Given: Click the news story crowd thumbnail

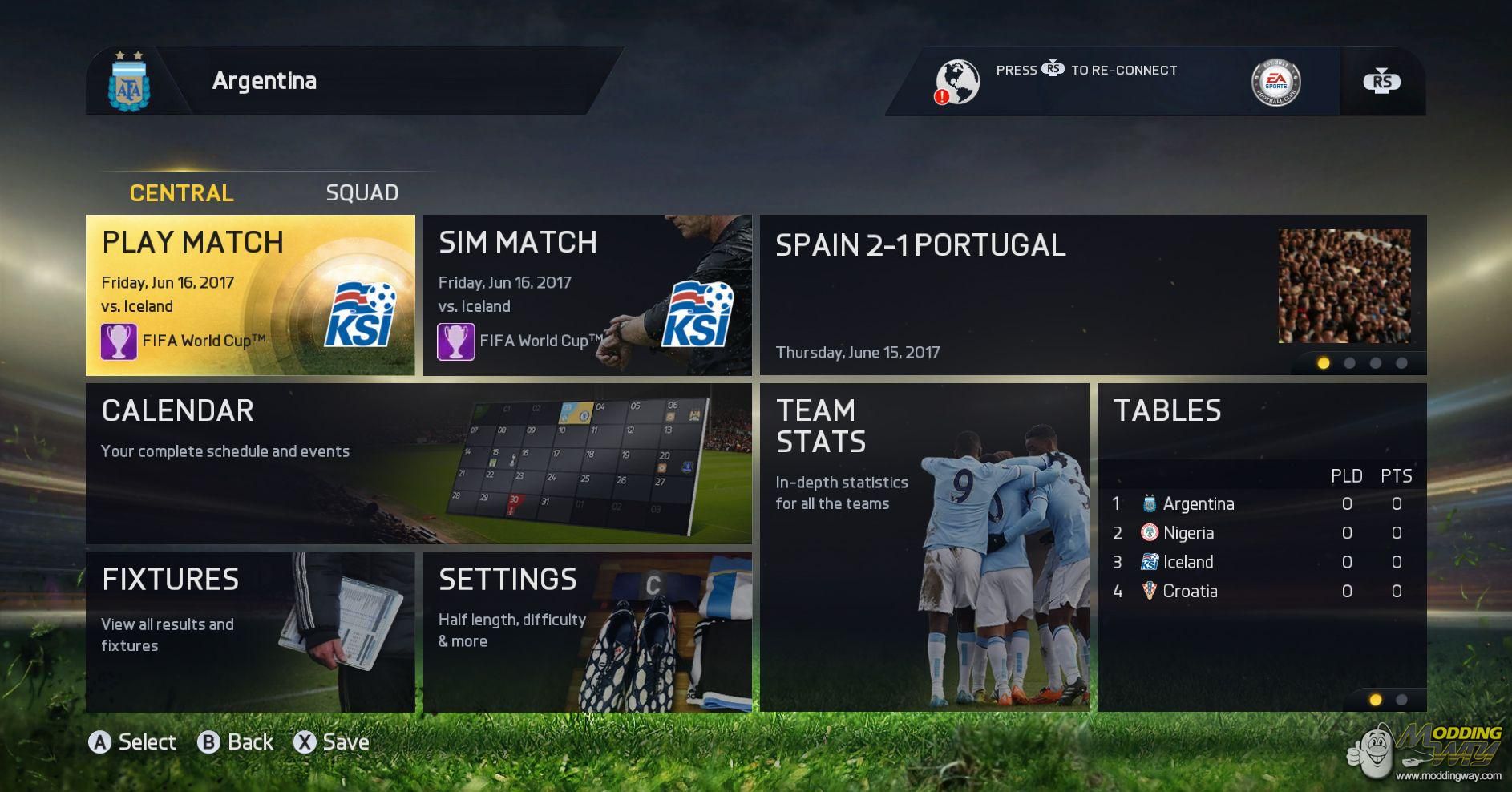Looking at the screenshot, I should [1344, 286].
